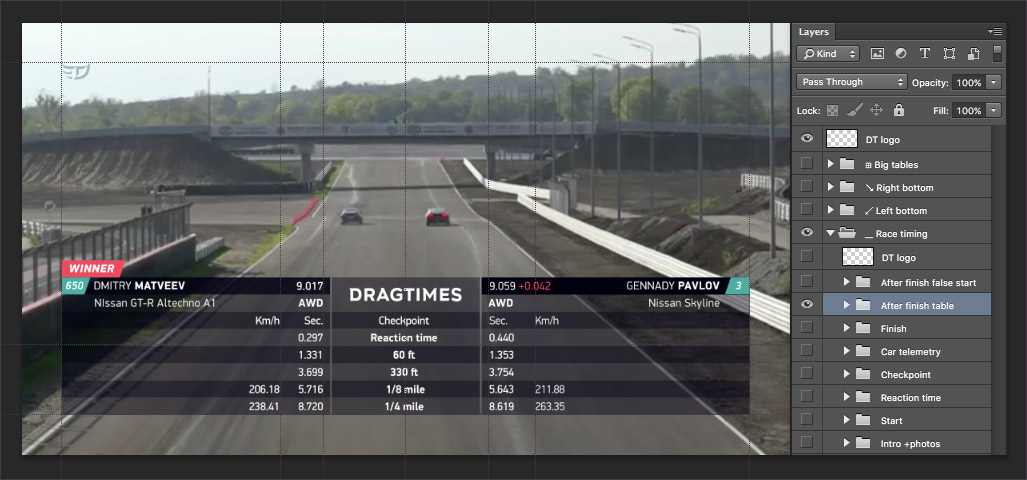
Task: Hide the After finish table group
Action: point(807,305)
